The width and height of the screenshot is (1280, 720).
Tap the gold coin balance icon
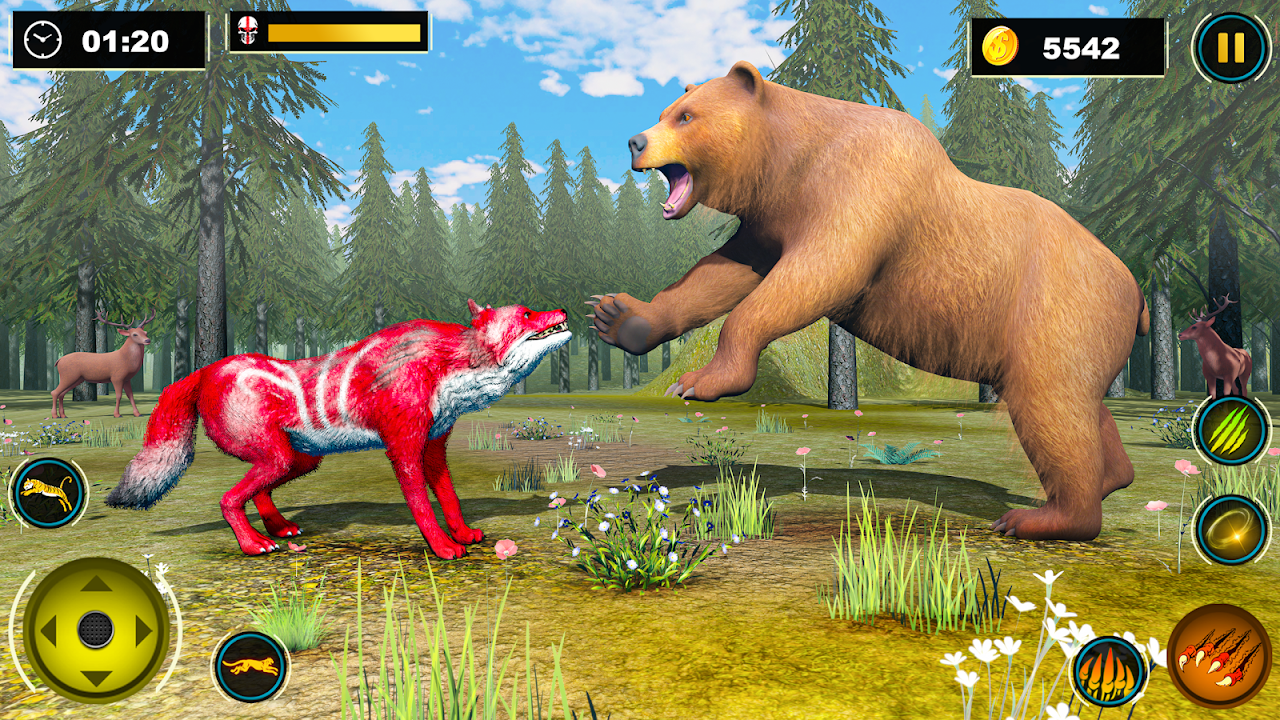pyautogui.click(x=999, y=47)
